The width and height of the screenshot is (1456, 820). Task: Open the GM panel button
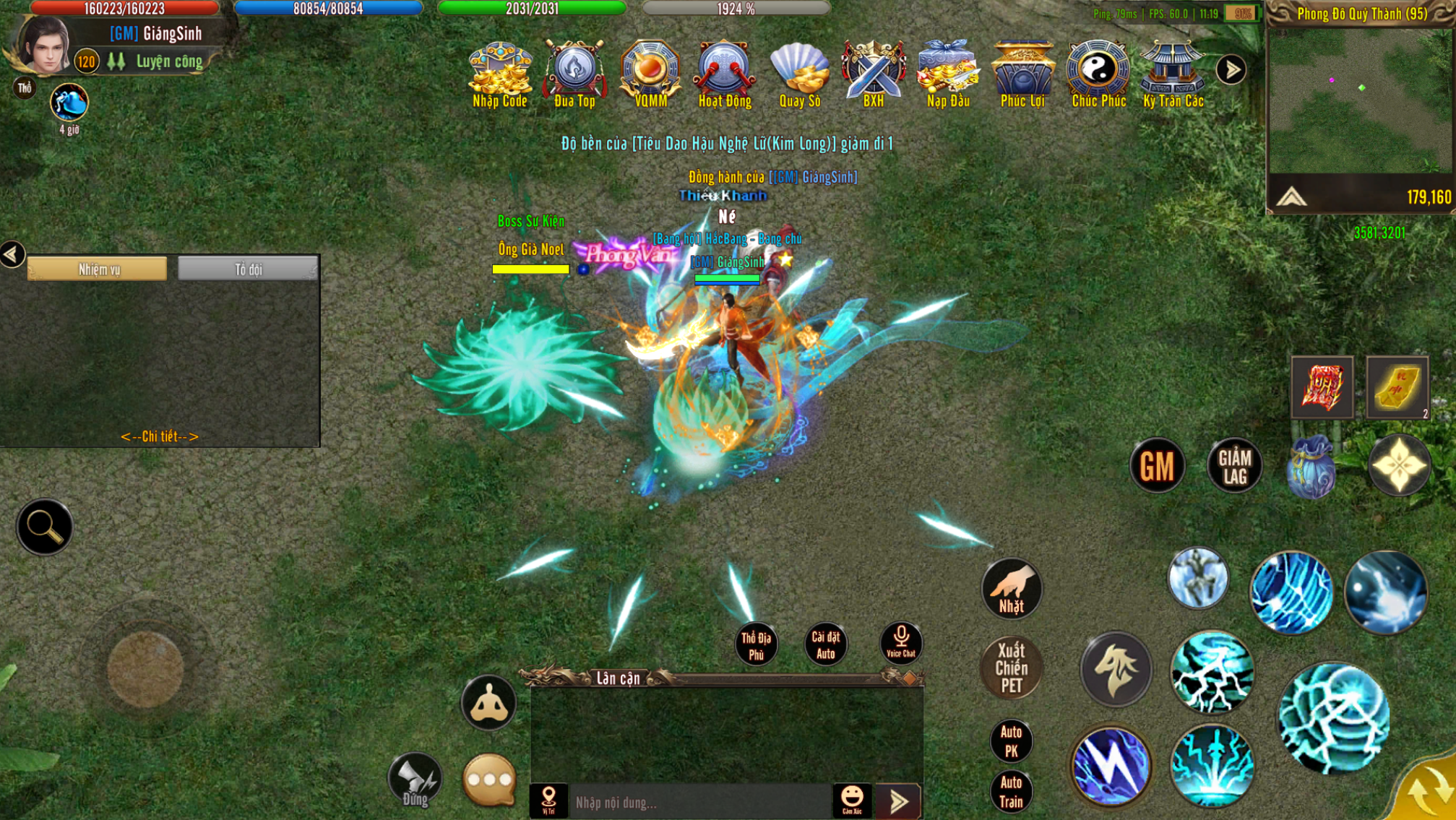click(1157, 466)
